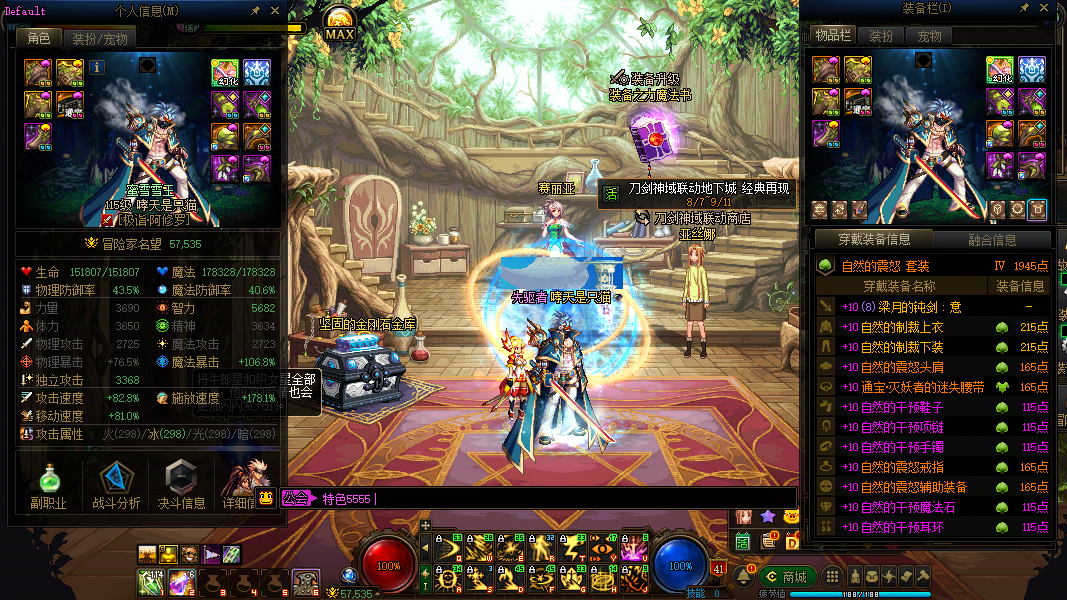Select the 穿戴装备信息 tab
Image resolution: width=1067 pixels, height=600 pixels.
874,240
